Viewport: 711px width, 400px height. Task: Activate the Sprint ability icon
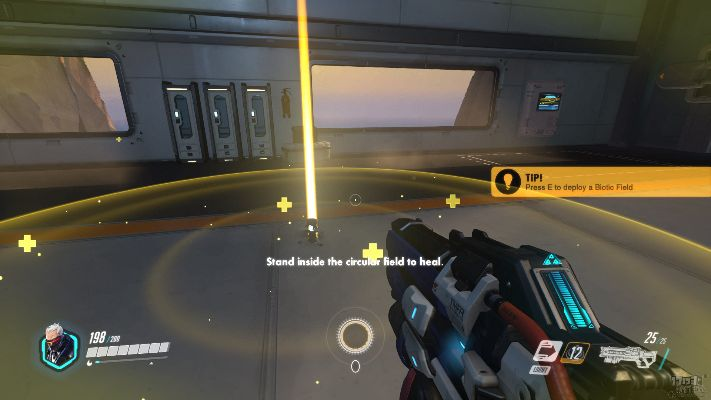coord(547,350)
